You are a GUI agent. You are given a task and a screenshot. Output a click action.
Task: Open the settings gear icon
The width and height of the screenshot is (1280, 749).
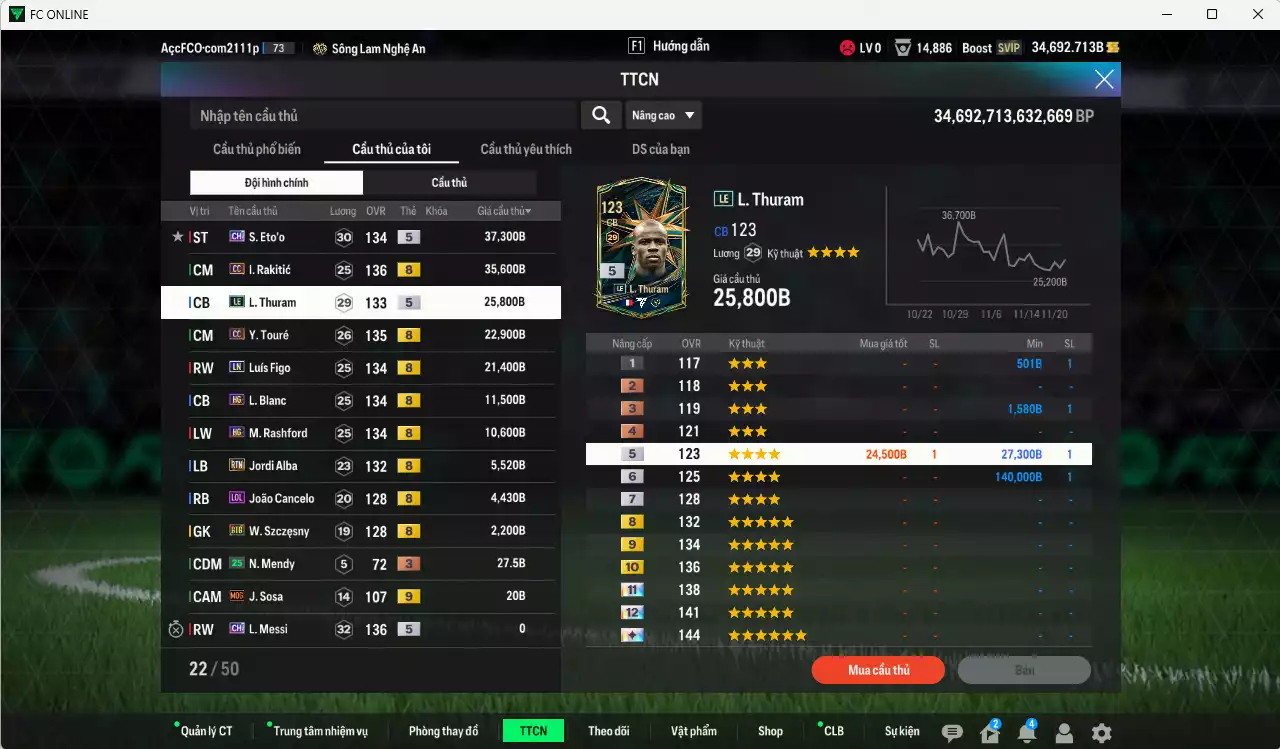1101,731
